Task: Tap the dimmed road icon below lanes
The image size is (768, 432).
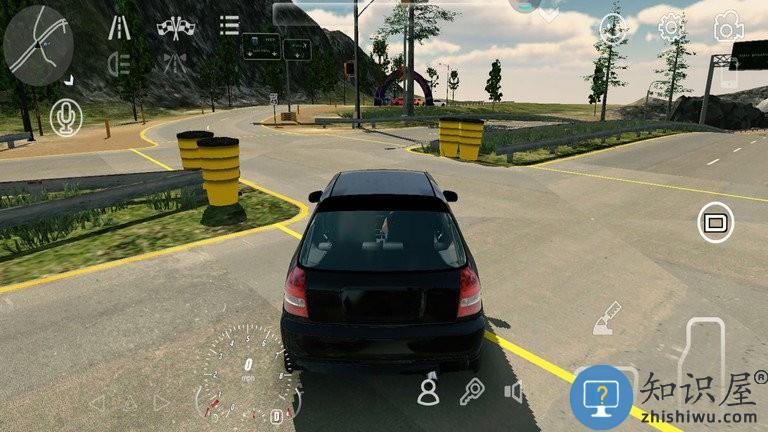Action: (176, 64)
